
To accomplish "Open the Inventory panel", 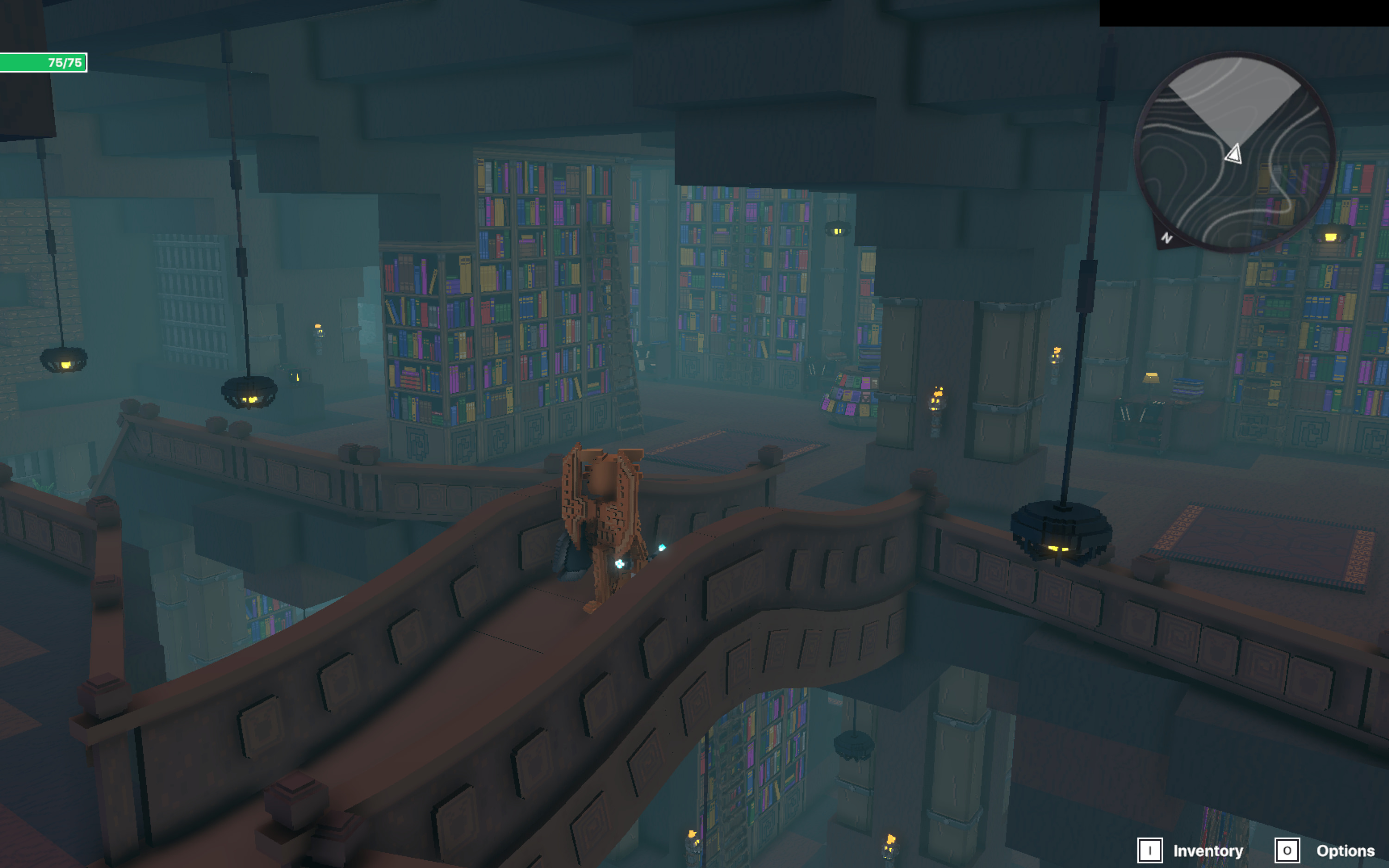I will click(x=1191, y=850).
